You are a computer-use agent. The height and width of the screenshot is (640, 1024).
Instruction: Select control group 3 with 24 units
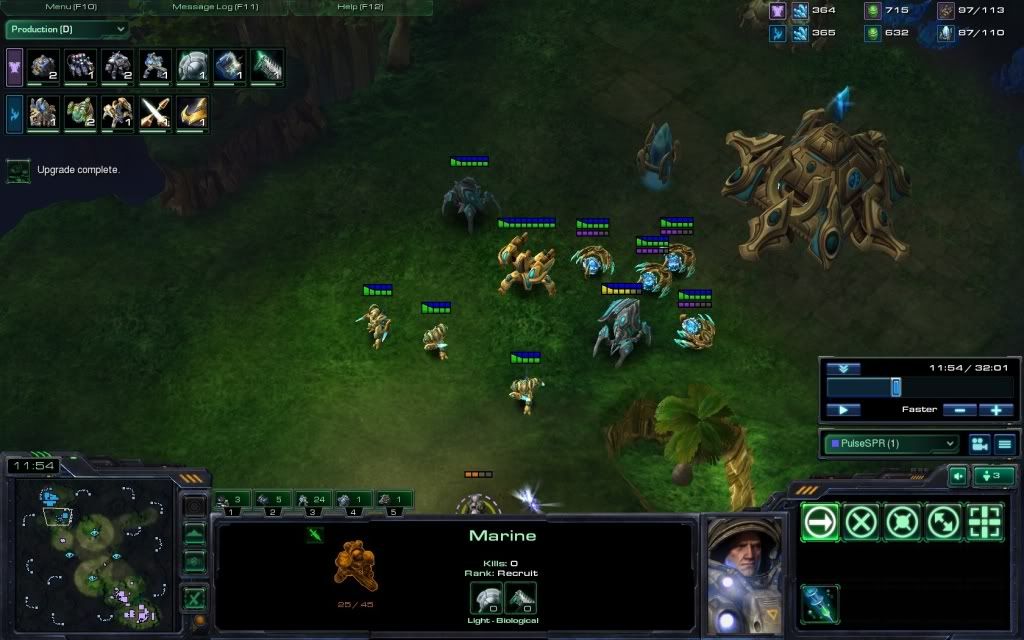click(x=312, y=499)
